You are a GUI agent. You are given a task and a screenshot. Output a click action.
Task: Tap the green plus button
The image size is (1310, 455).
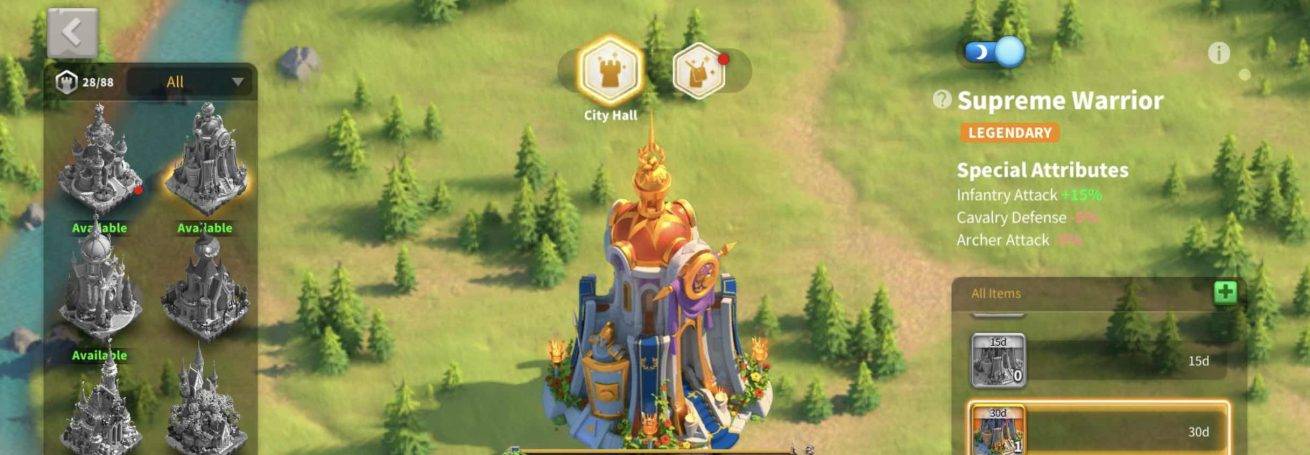pos(1225,293)
